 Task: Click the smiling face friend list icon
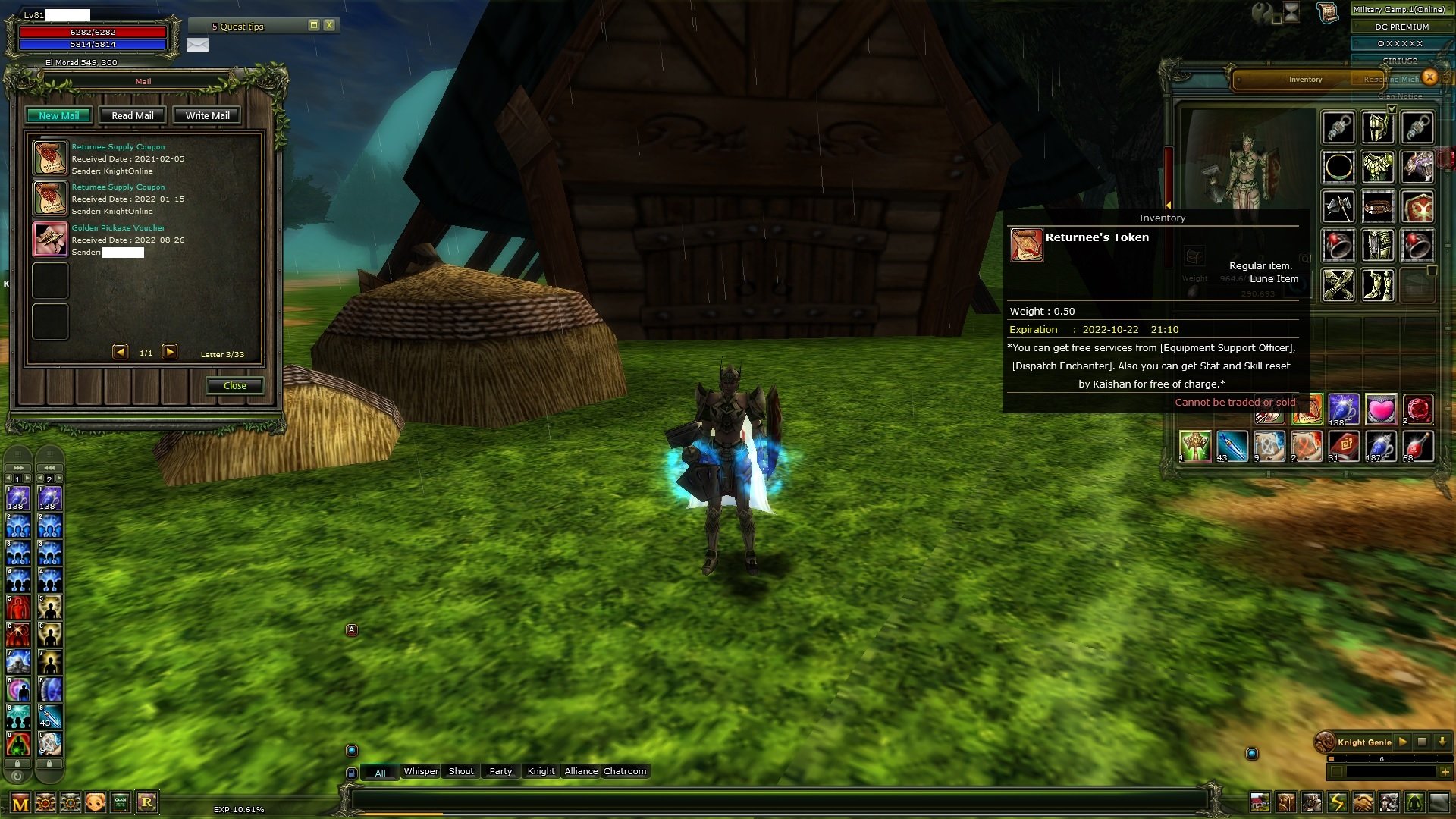click(95, 802)
